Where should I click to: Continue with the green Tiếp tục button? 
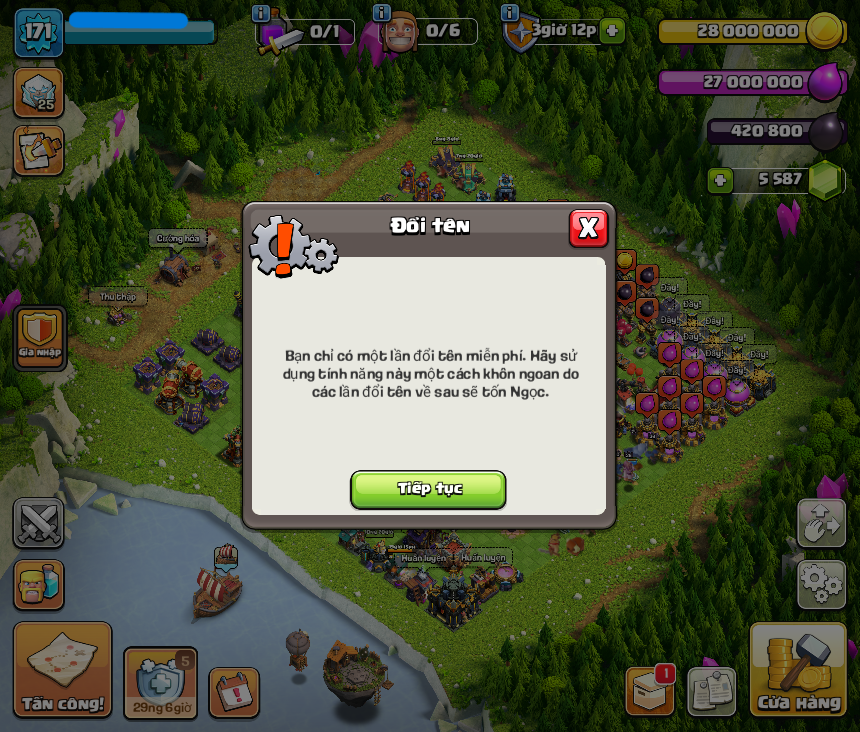pos(428,489)
